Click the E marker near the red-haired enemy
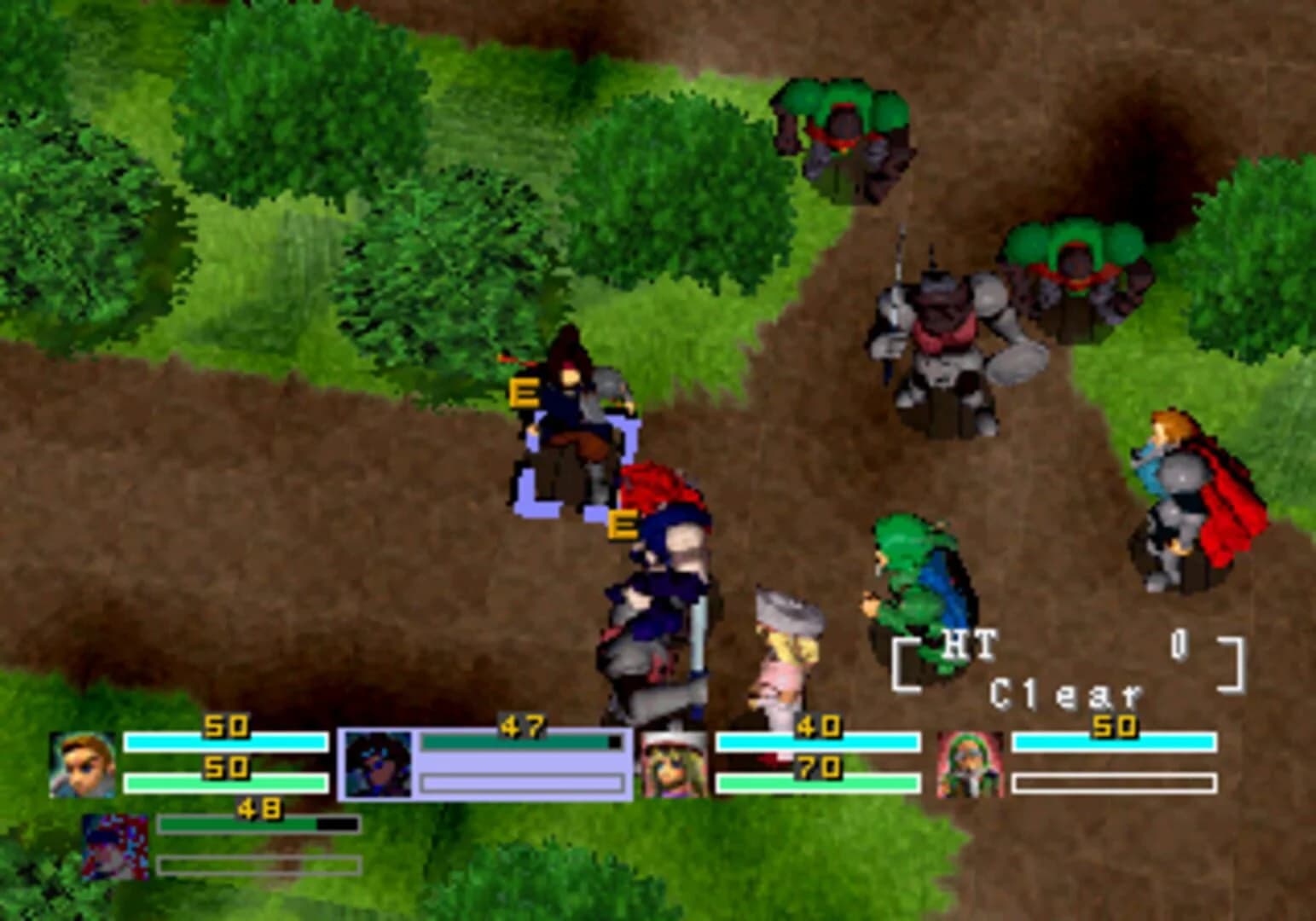The height and width of the screenshot is (921, 1316). 623,524
